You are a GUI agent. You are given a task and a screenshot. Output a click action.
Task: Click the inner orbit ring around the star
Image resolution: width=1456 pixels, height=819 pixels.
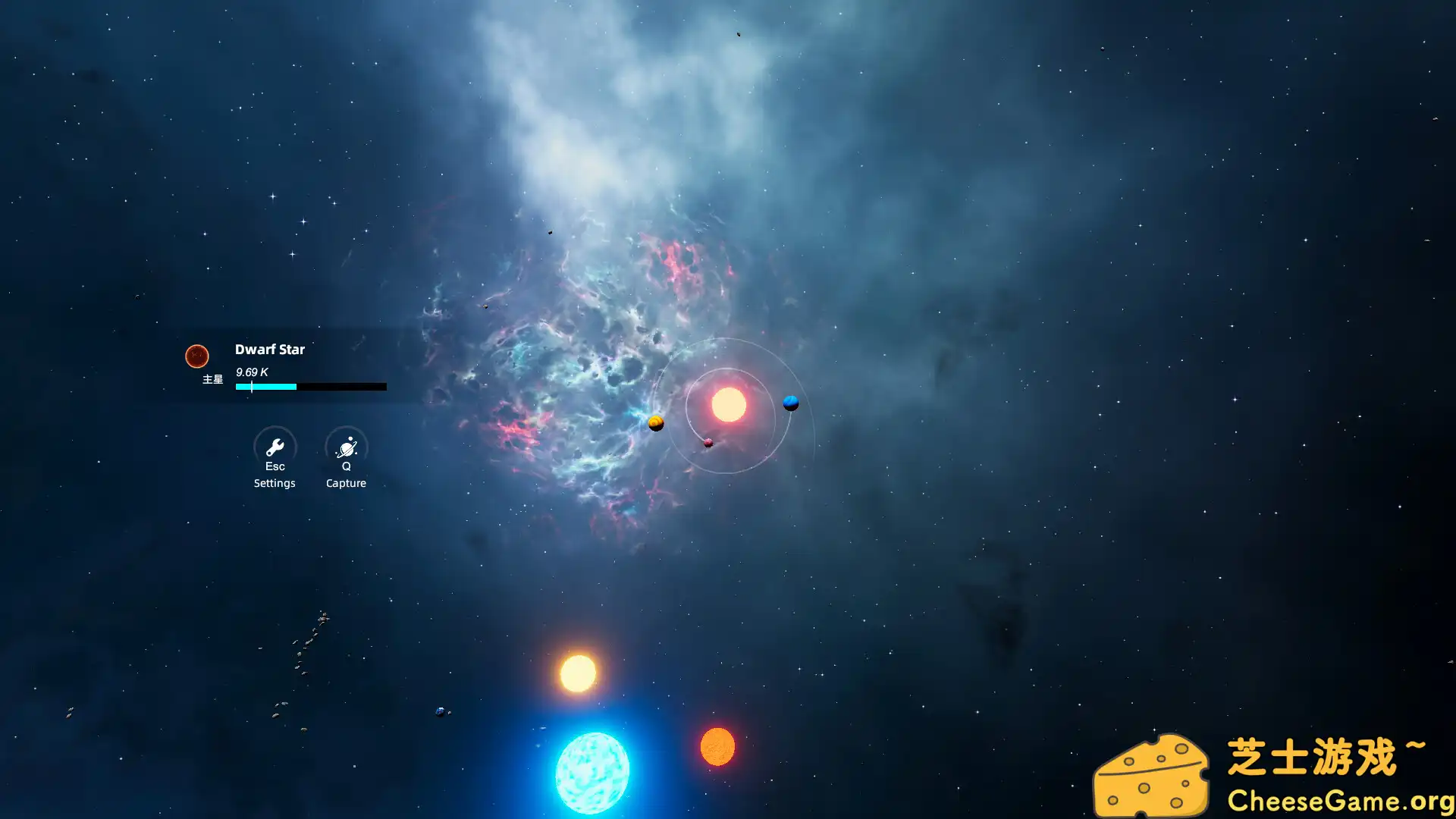(727, 368)
